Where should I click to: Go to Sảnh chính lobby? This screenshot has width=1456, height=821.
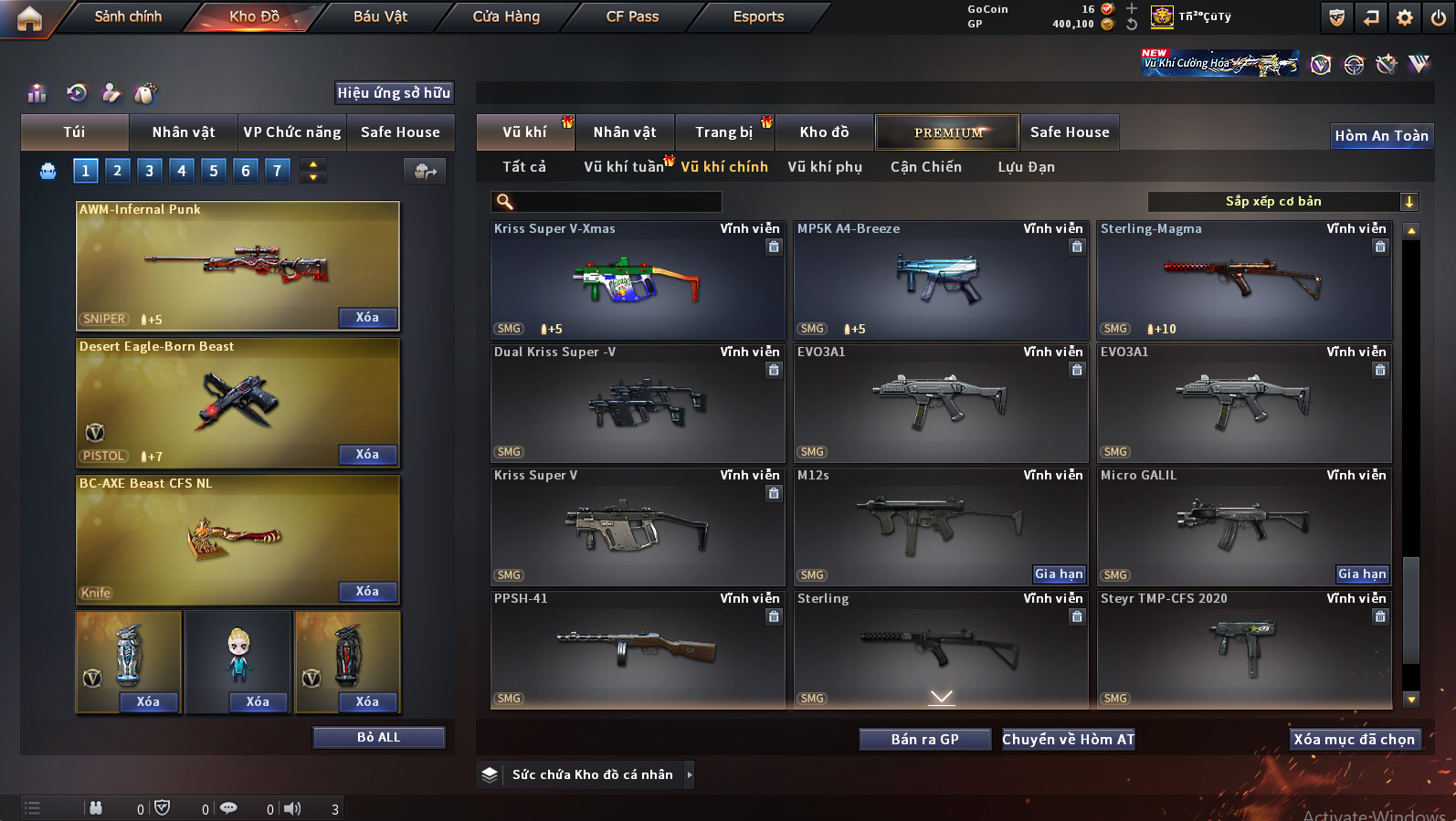[x=128, y=16]
